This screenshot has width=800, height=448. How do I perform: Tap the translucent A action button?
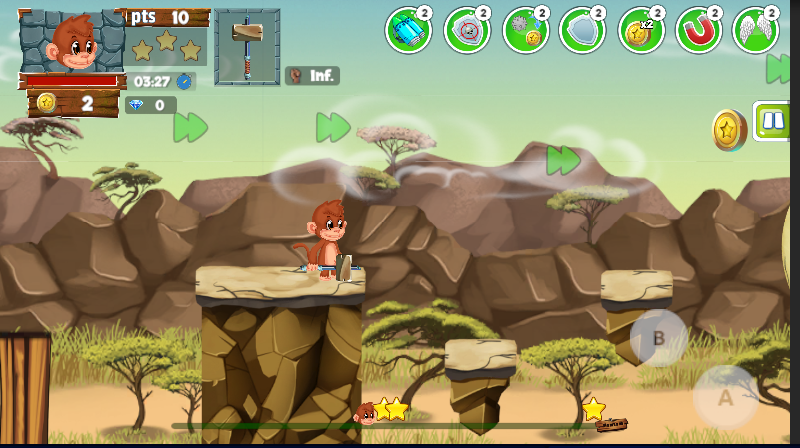click(x=726, y=397)
